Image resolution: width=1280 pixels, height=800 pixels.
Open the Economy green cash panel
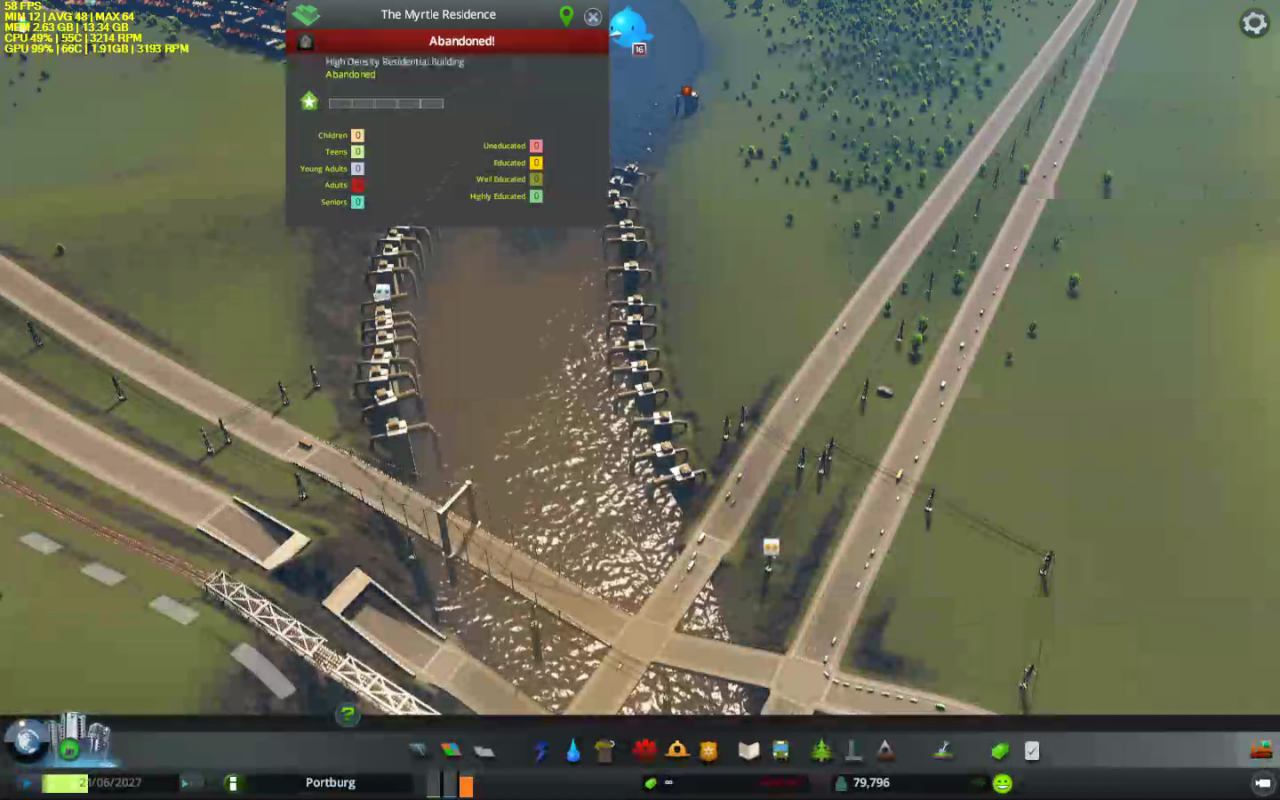pos(1000,751)
